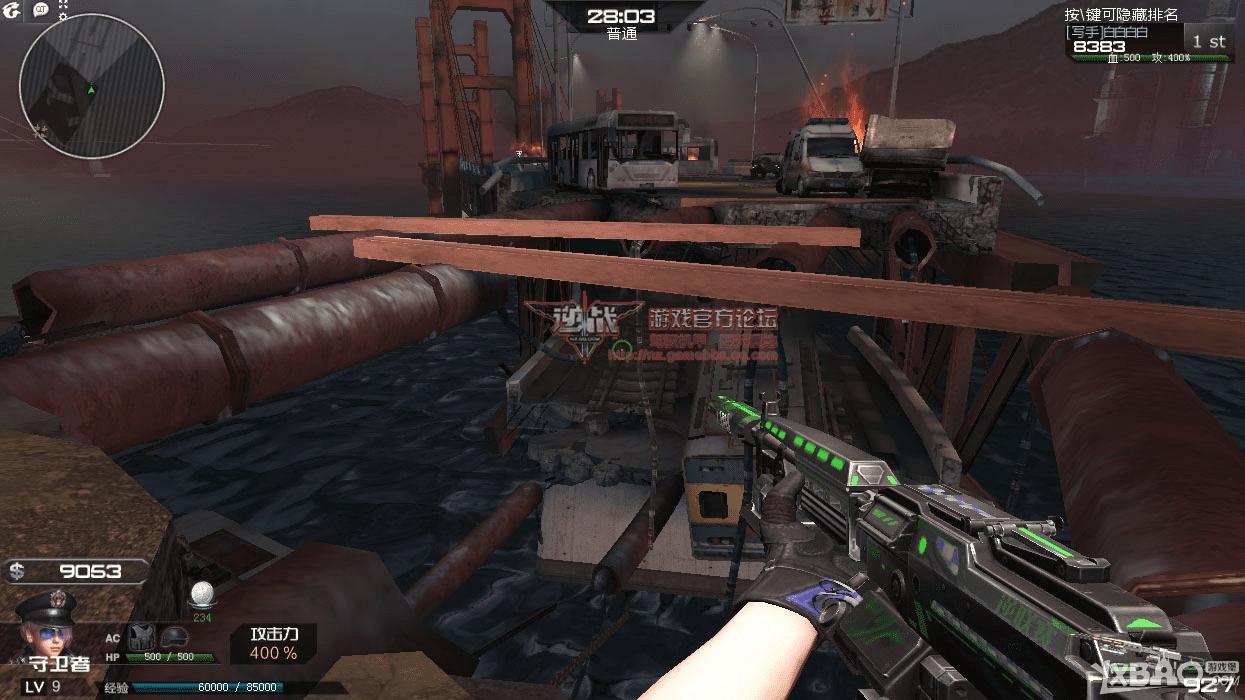The image size is (1245, 700).
Task: Click the dragon logo icon
Action: click(11, 10)
